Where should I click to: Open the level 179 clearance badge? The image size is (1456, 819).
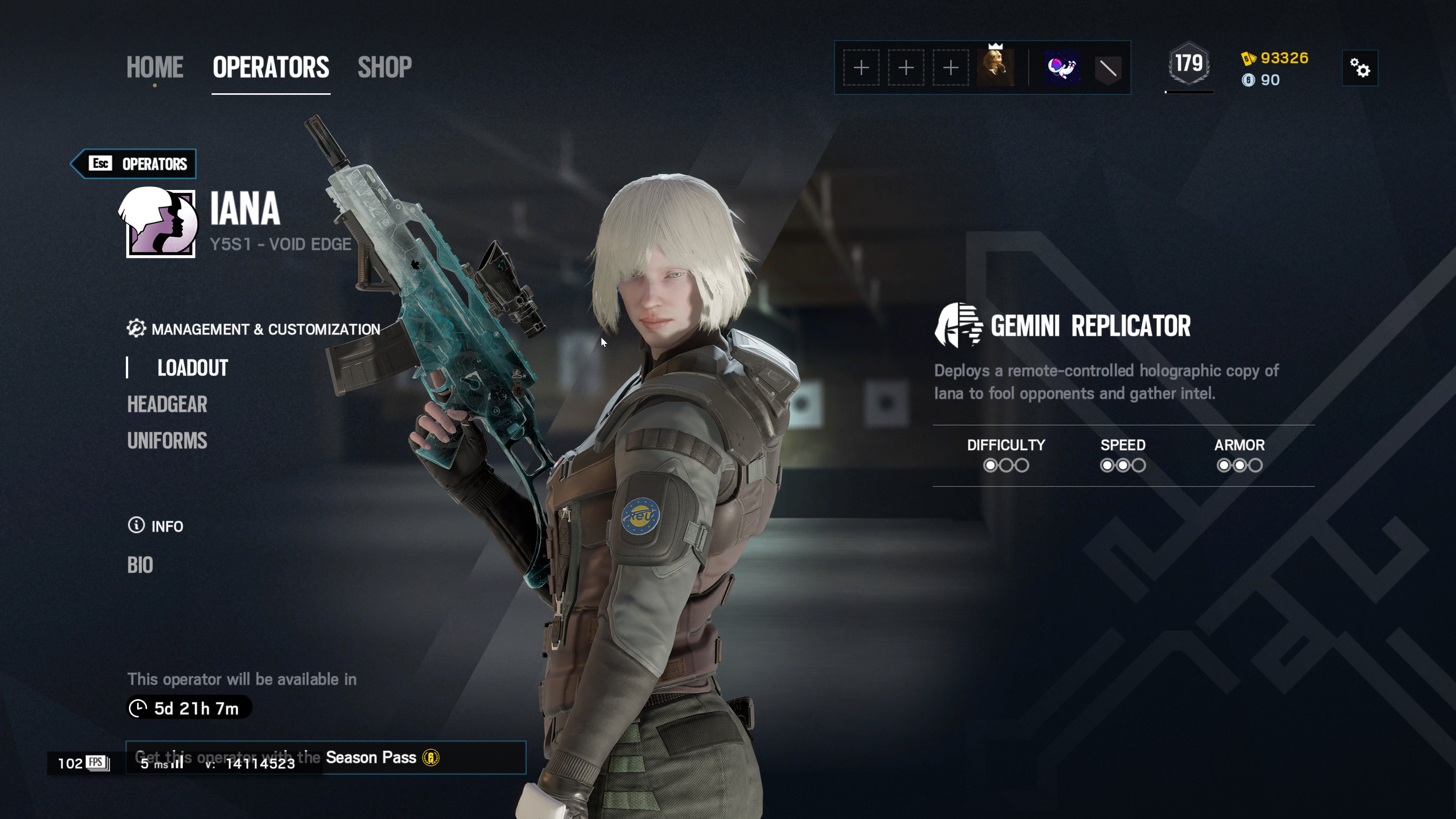1189,64
